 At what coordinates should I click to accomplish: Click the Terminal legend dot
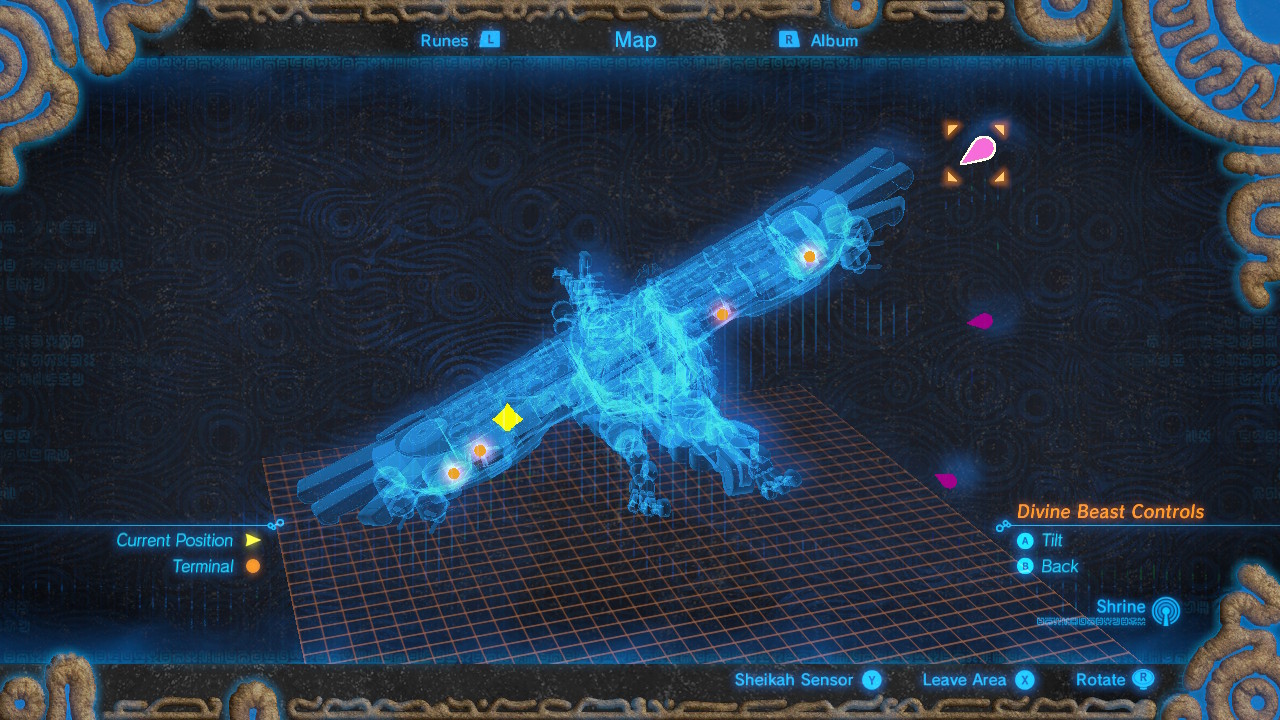coord(250,565)
